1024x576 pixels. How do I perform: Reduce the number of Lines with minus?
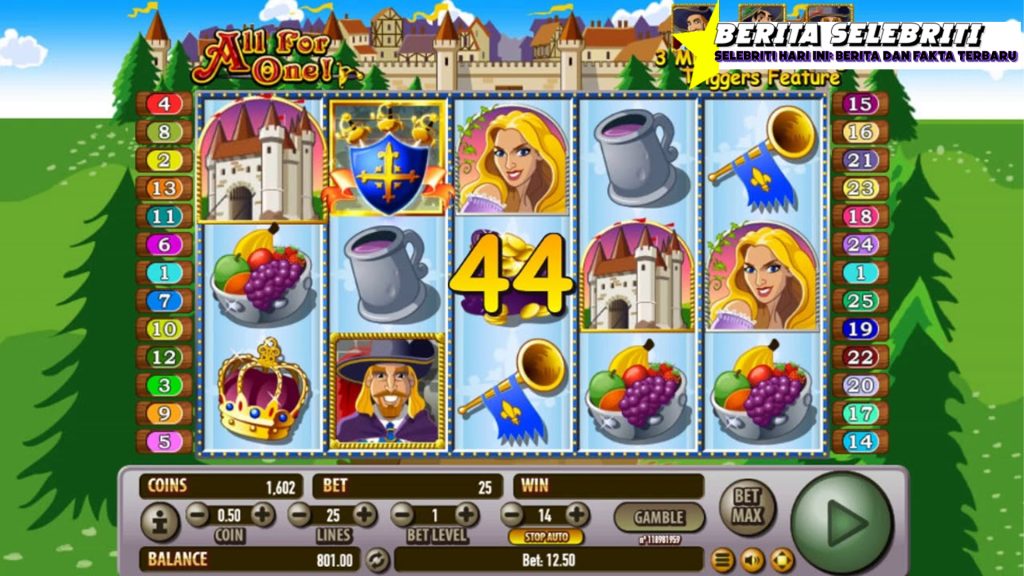[x=300, y=515]
